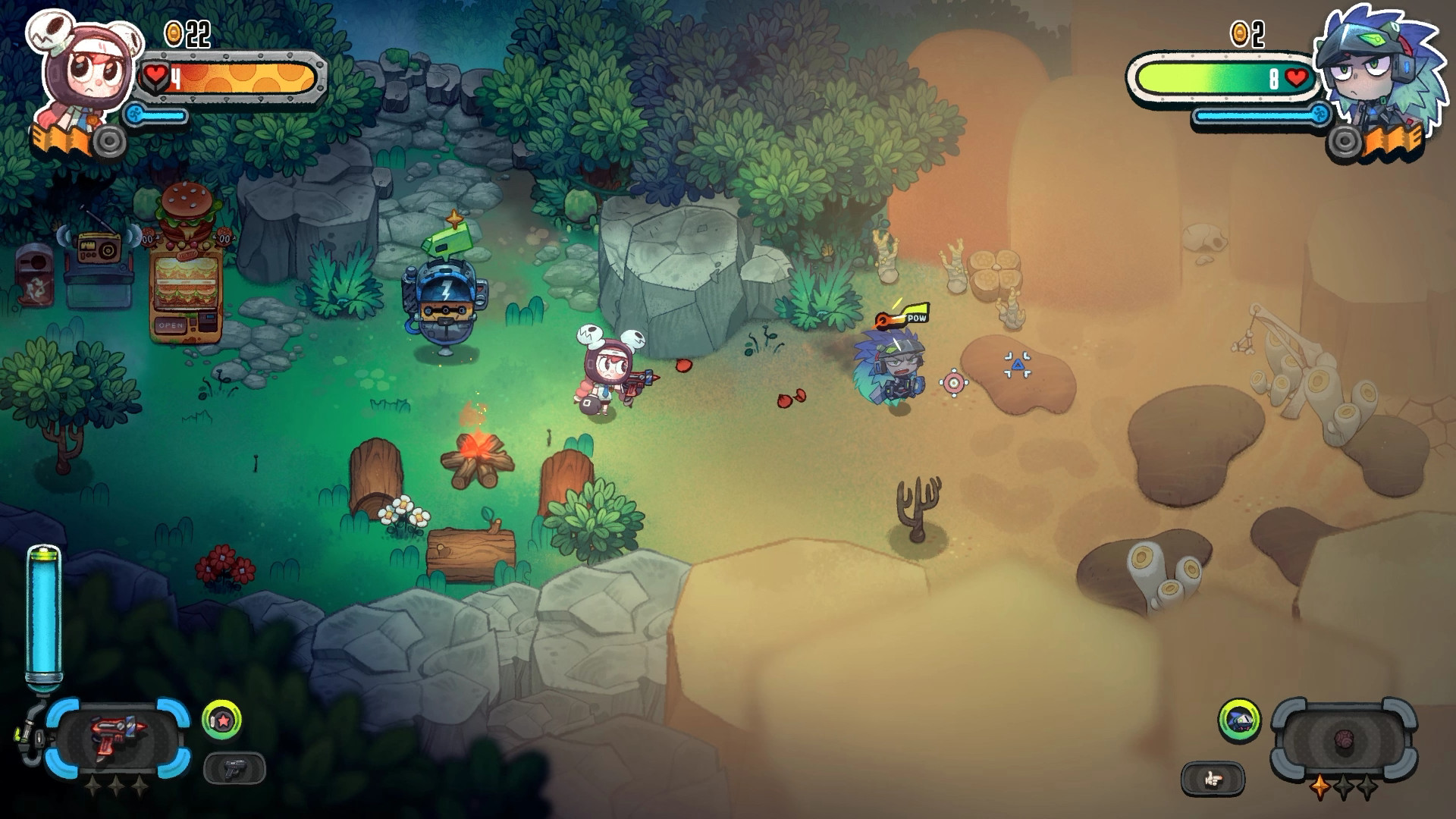
Task: Click the pistol backup weapon slot
Action: tap(235, 768)
